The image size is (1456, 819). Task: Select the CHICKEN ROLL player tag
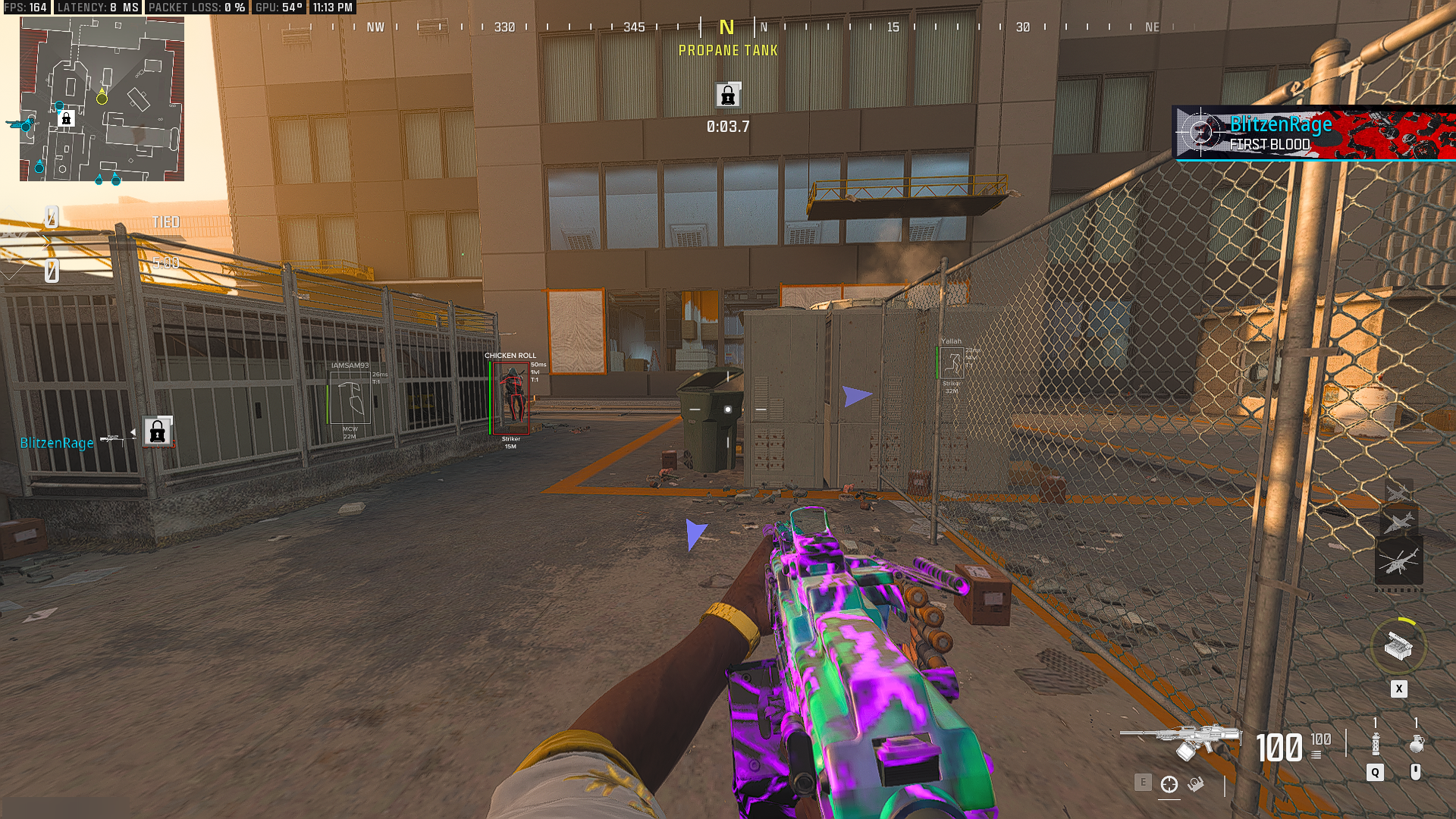click(510, 356)
